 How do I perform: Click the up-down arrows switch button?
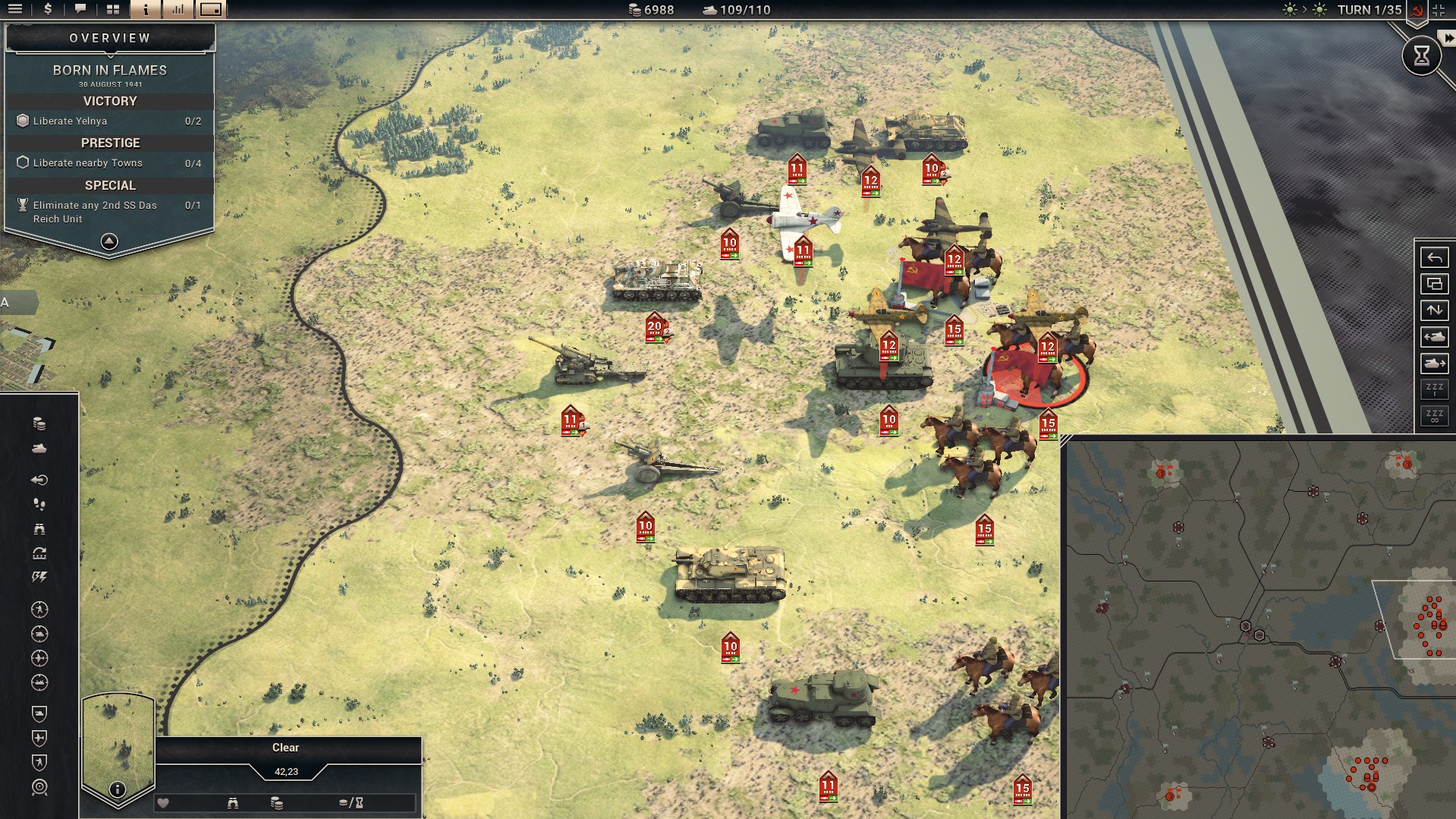pos(1434,310)
